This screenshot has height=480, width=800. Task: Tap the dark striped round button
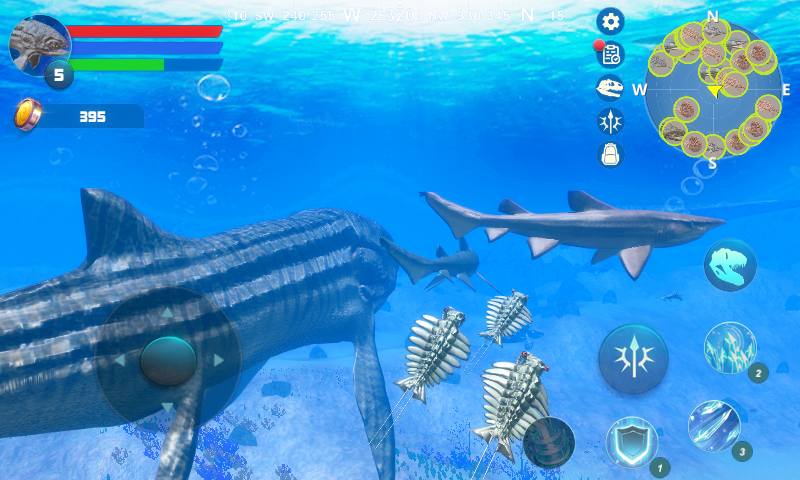[x=549, y=442]
